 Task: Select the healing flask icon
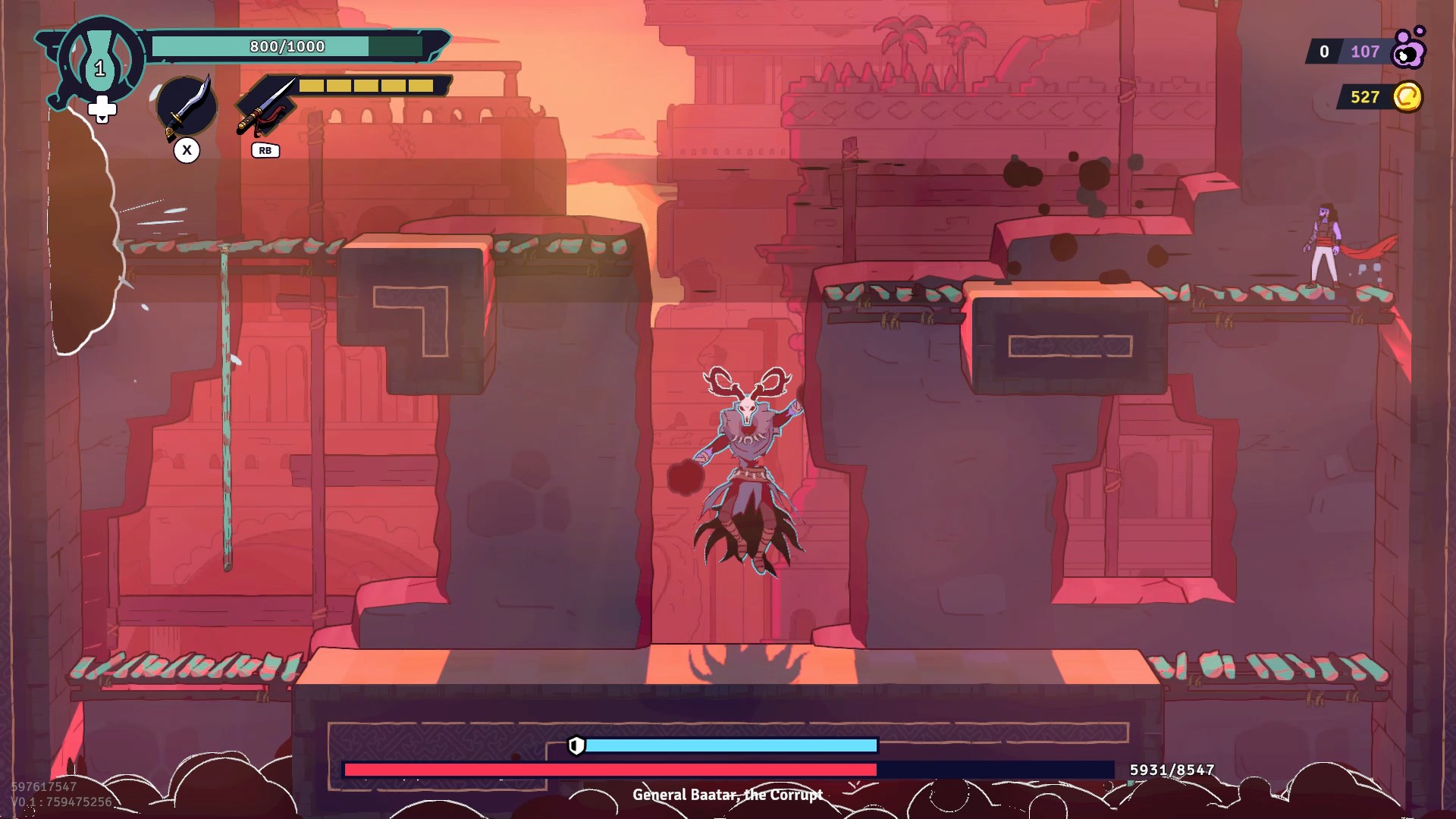[99, 61]
